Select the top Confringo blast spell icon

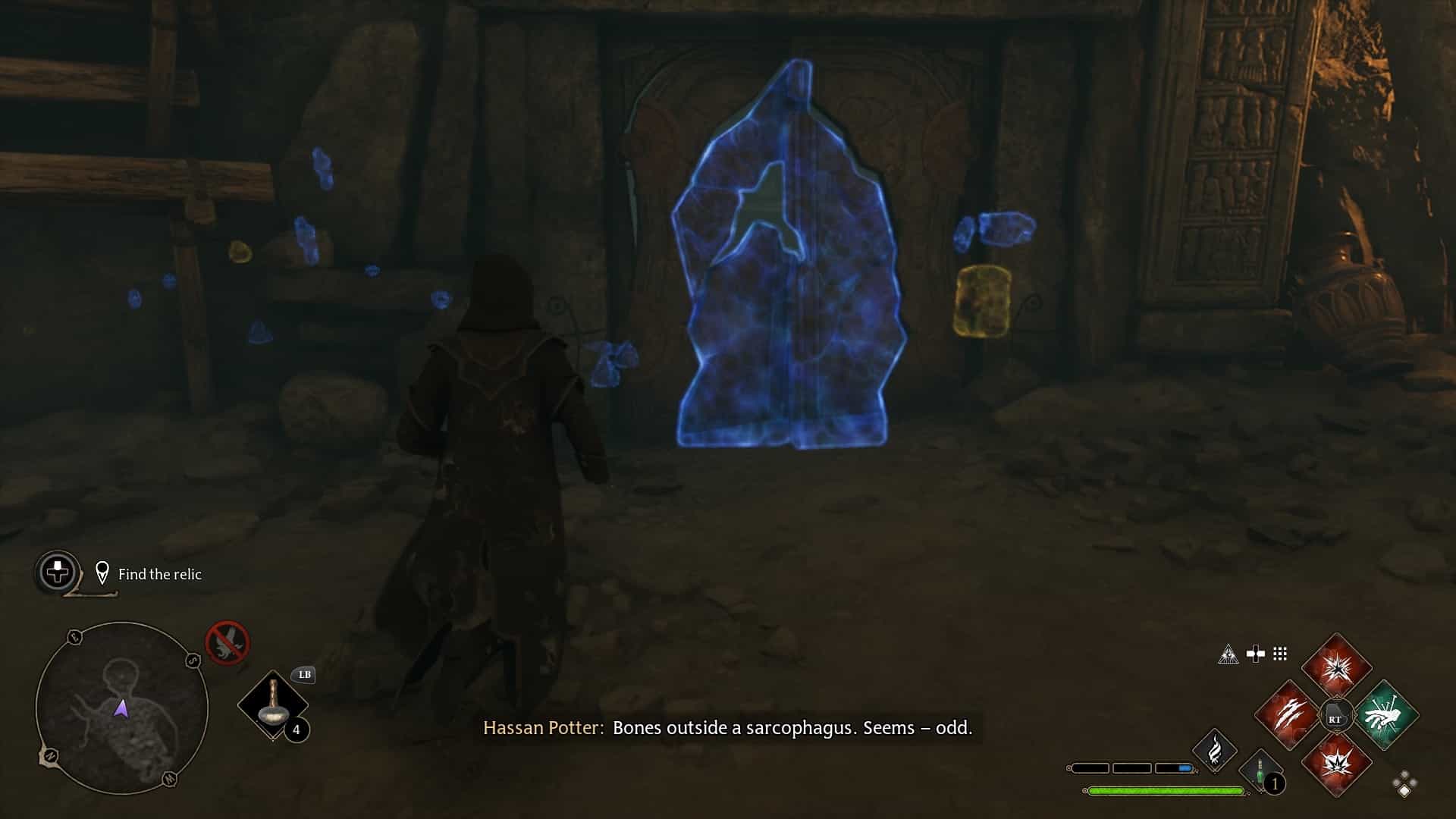click(x=1338, y=669)
